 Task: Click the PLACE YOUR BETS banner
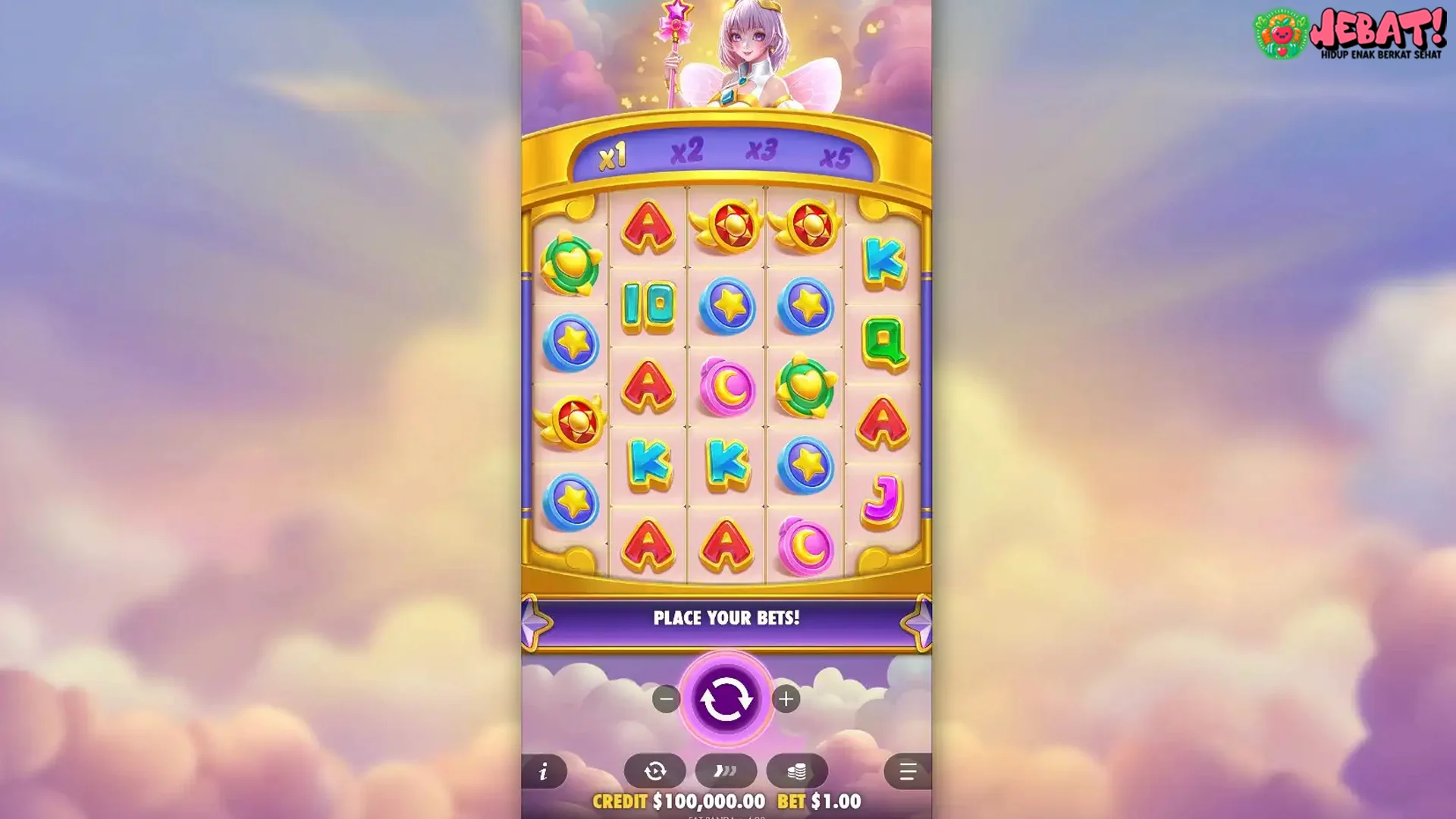[728, 618]
